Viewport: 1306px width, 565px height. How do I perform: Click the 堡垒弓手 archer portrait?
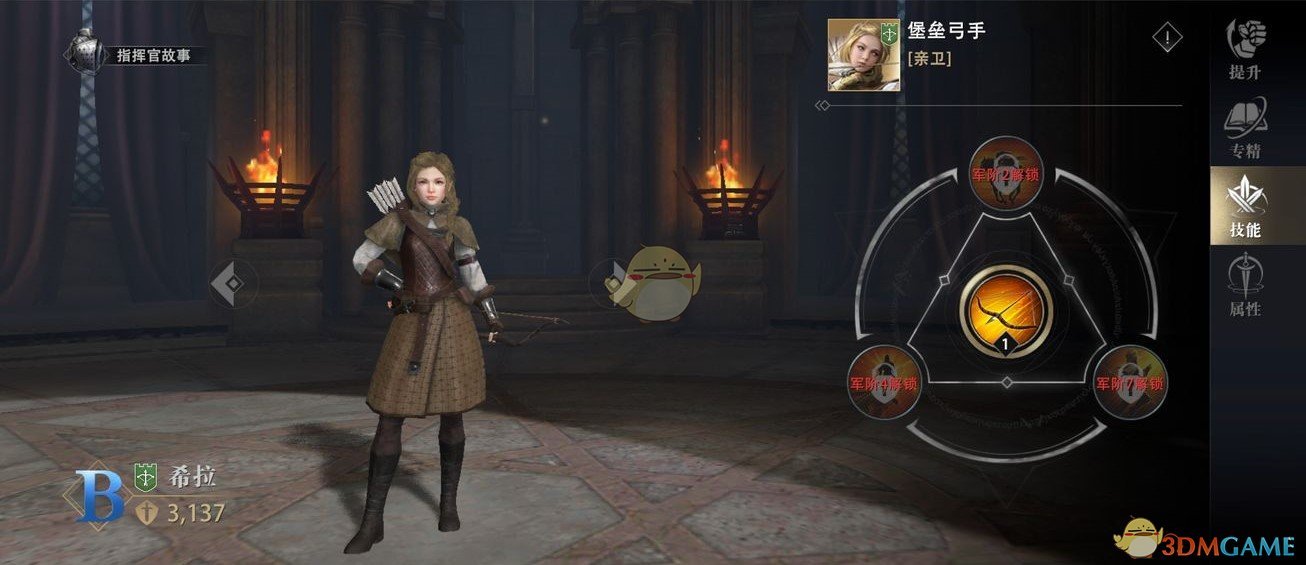click(861, 55)
